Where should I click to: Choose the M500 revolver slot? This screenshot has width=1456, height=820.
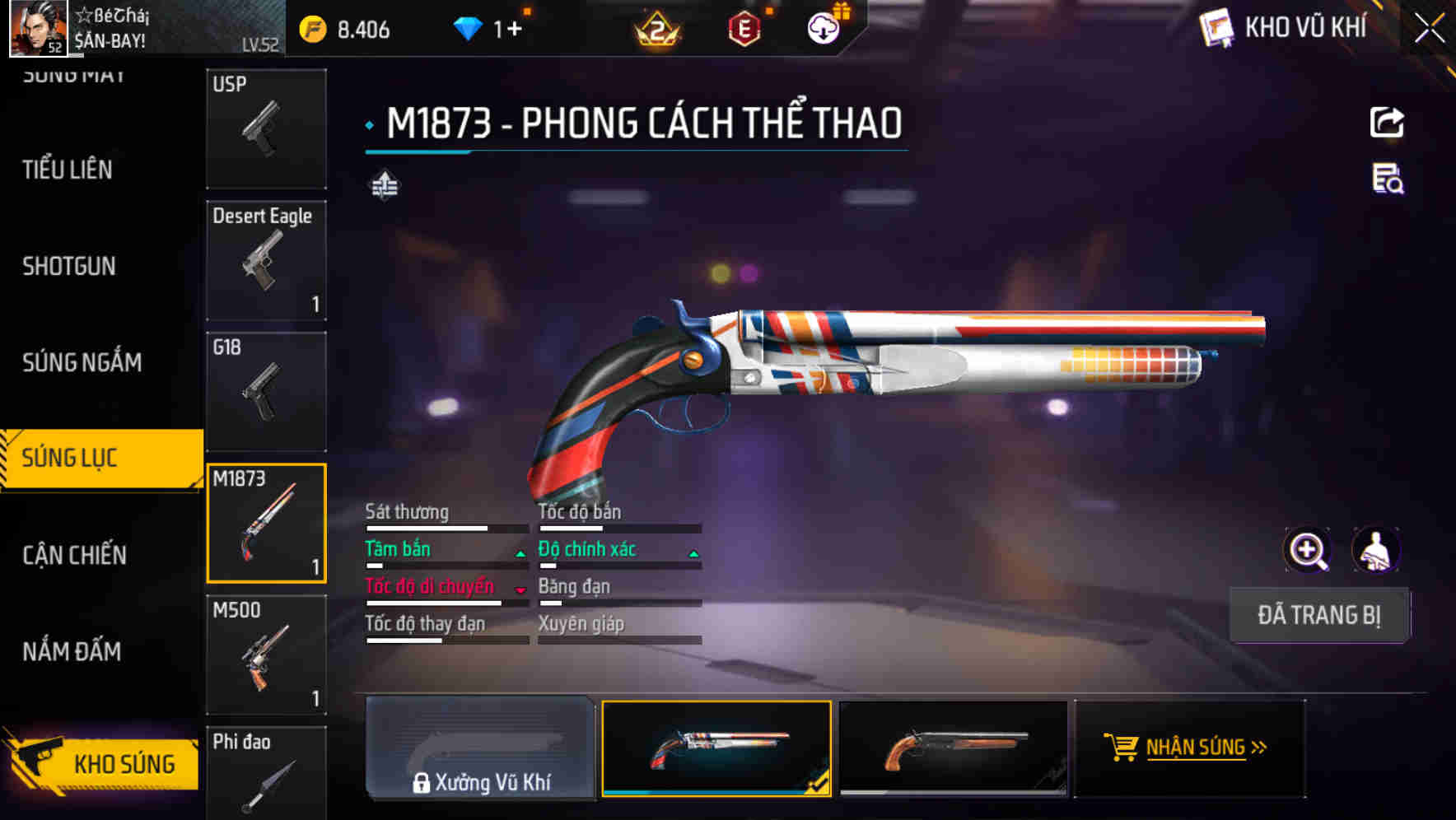tap(266, 655)
